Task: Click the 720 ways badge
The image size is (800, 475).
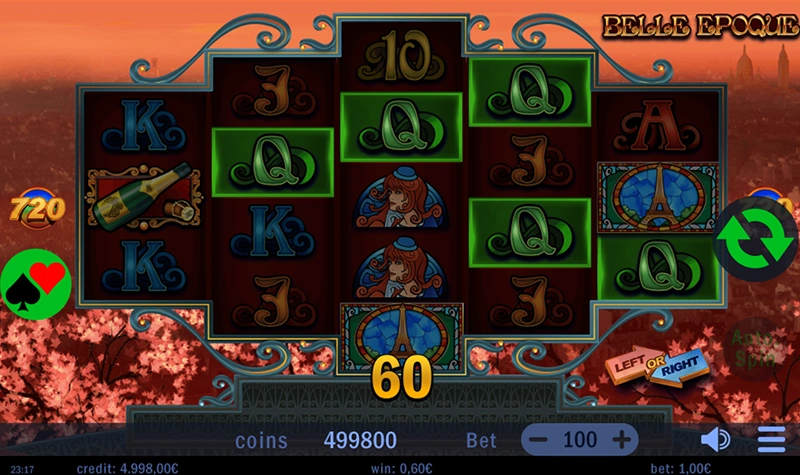Action: point(38,209)
